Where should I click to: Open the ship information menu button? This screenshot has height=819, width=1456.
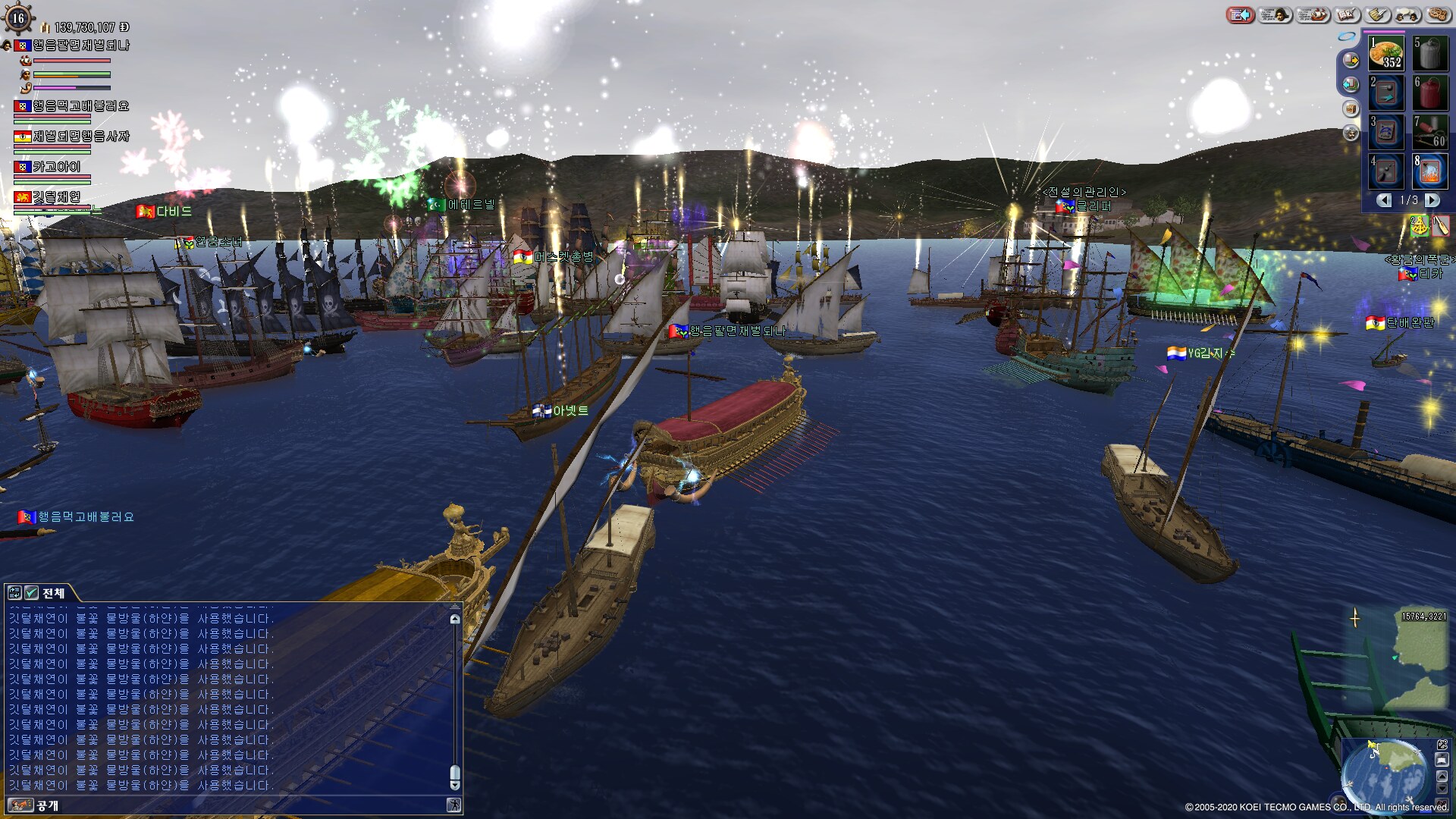click(x=1312, y=15)
